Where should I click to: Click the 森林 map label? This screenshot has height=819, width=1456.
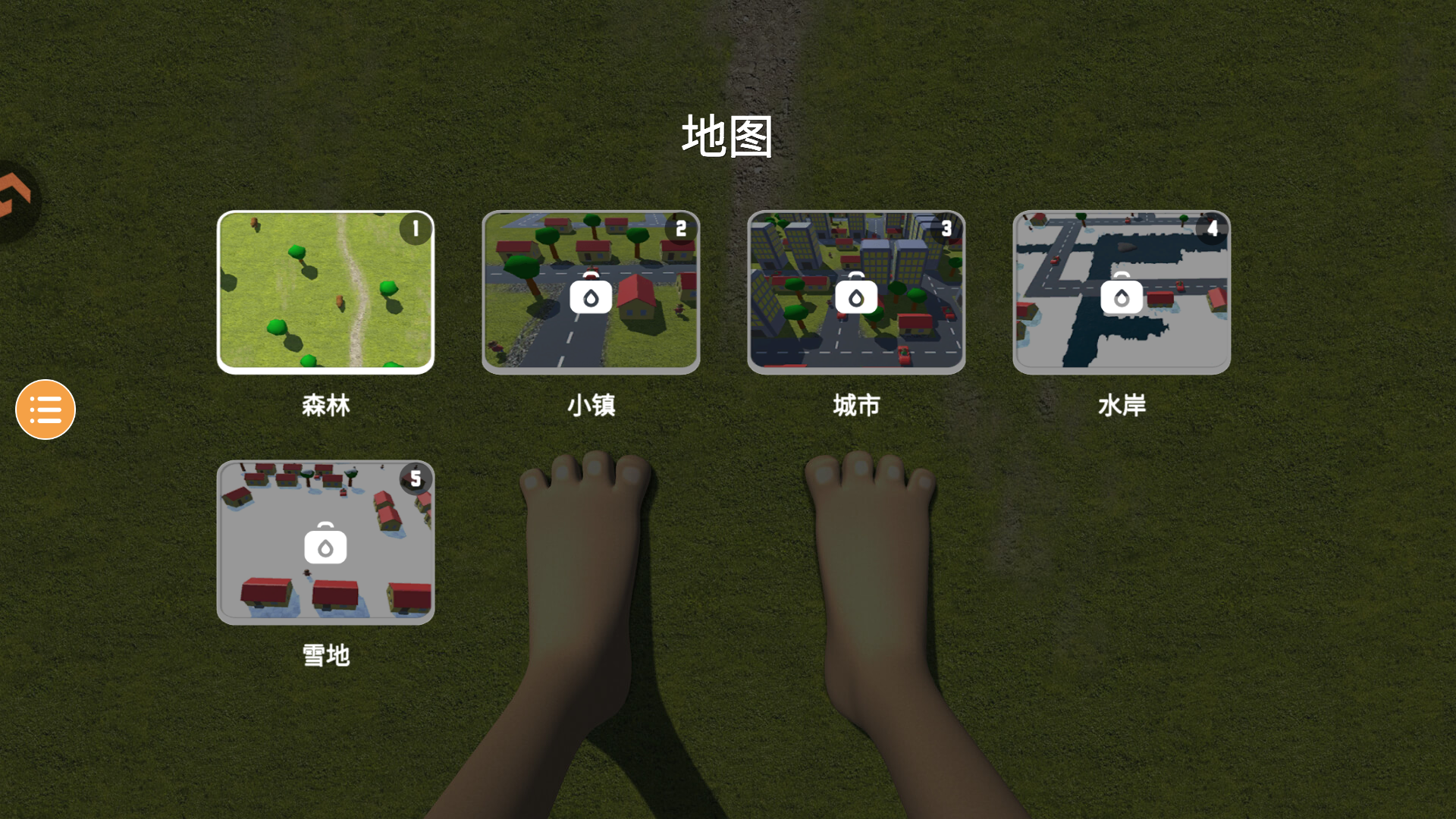point(327,406)
